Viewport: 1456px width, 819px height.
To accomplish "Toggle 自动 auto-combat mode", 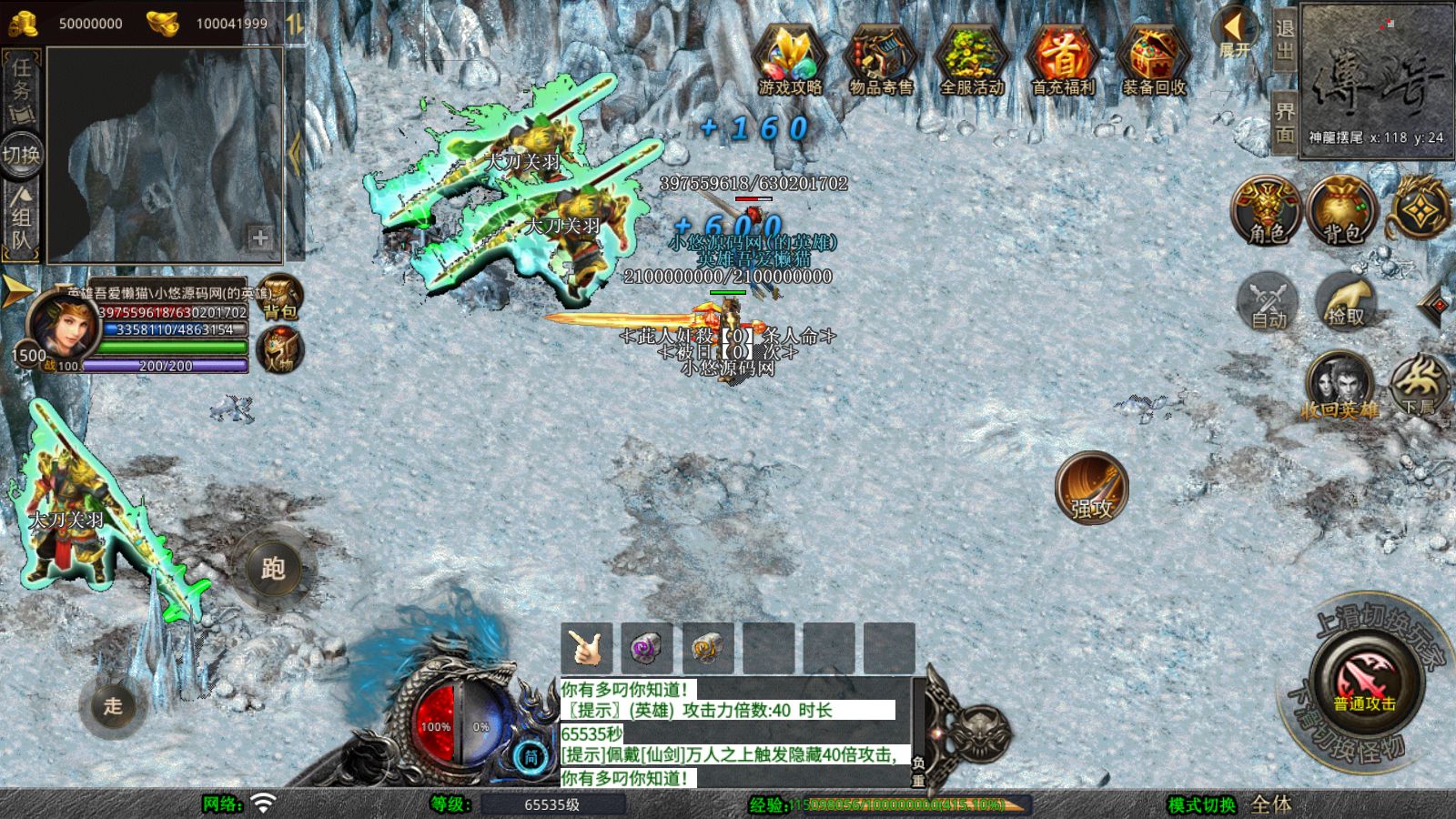I will coord(1264,302).
